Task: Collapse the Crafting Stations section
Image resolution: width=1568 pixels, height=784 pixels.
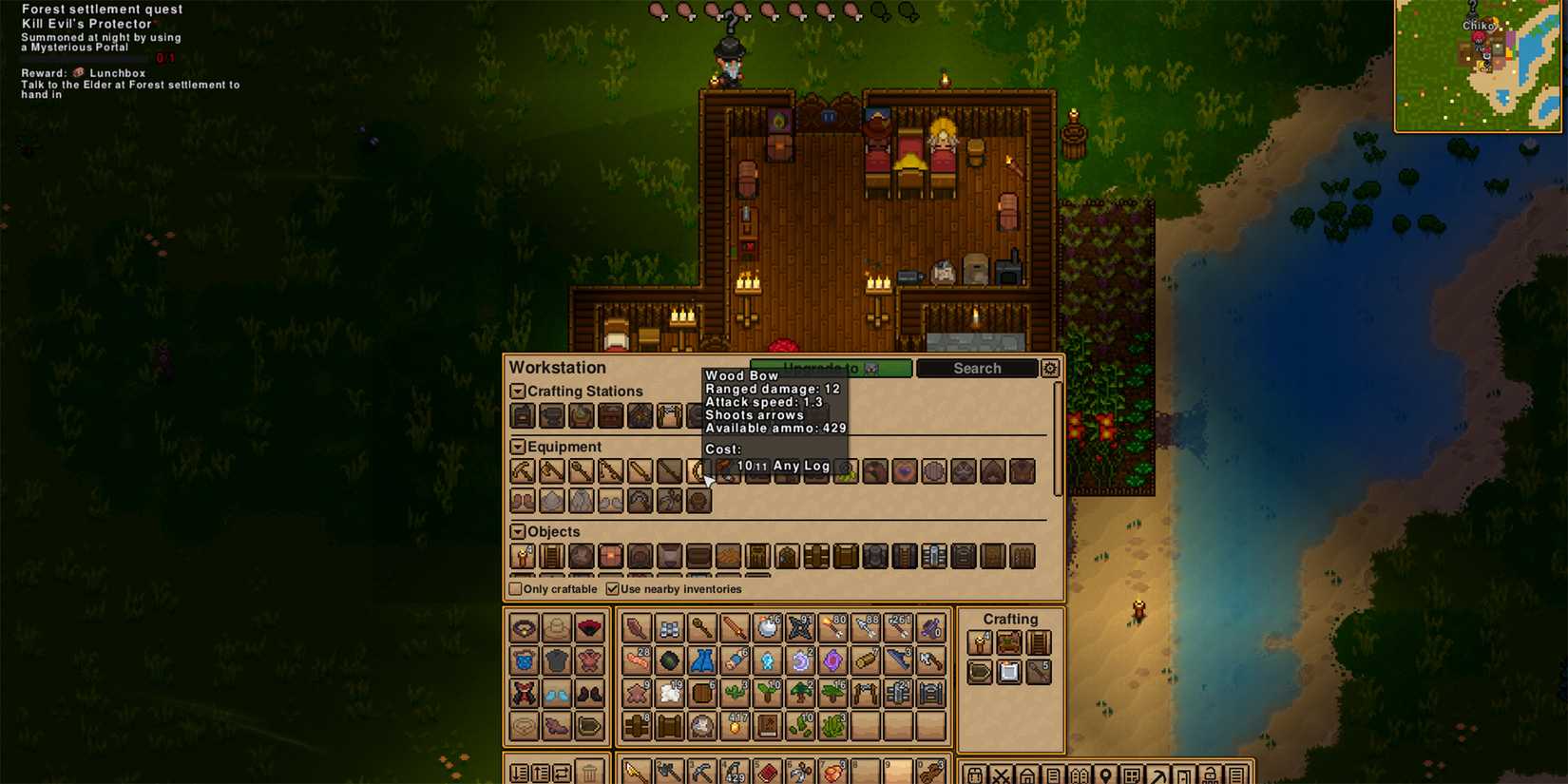Action: coord(517,391)
